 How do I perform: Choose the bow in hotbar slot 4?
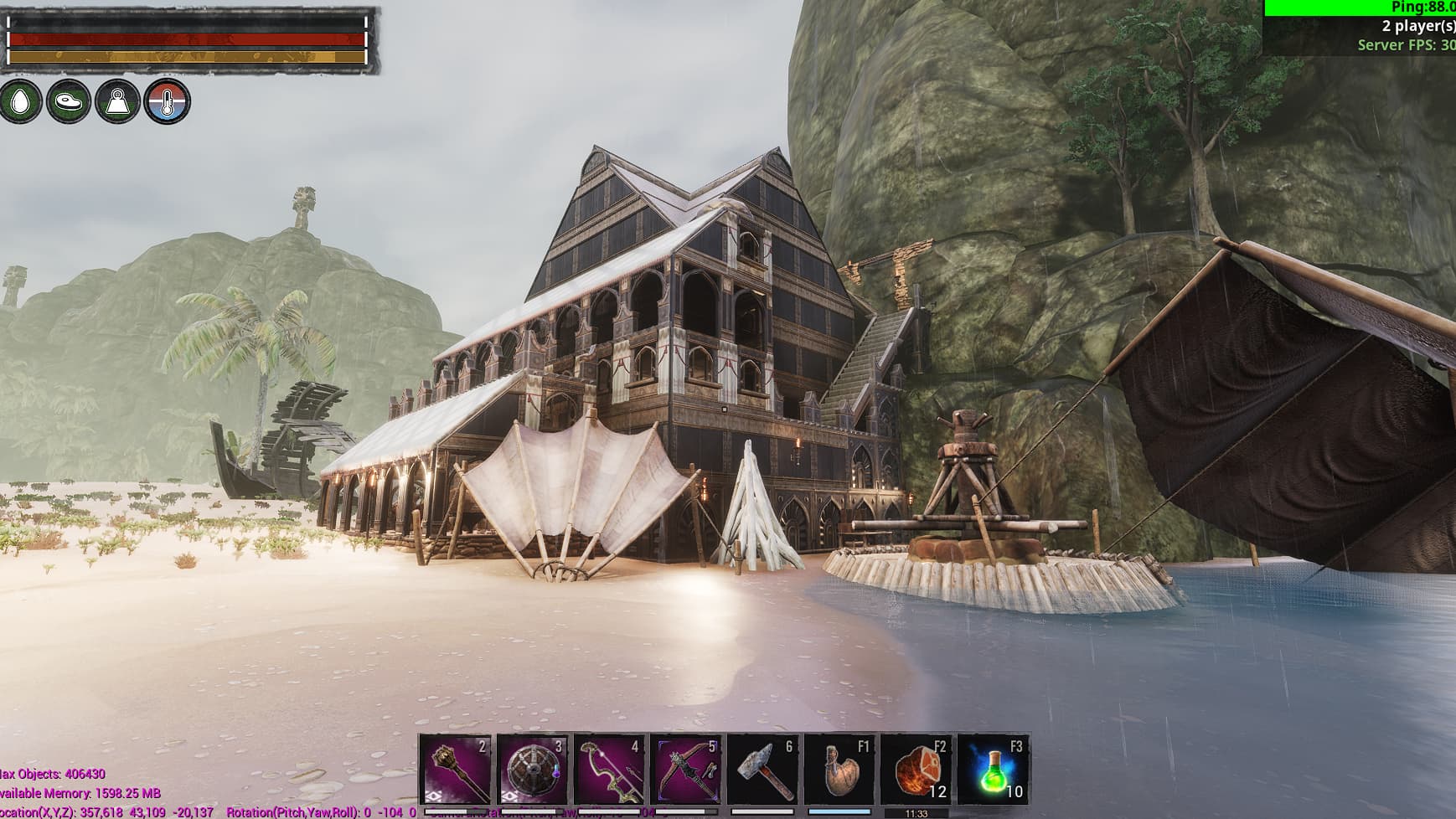609,770
